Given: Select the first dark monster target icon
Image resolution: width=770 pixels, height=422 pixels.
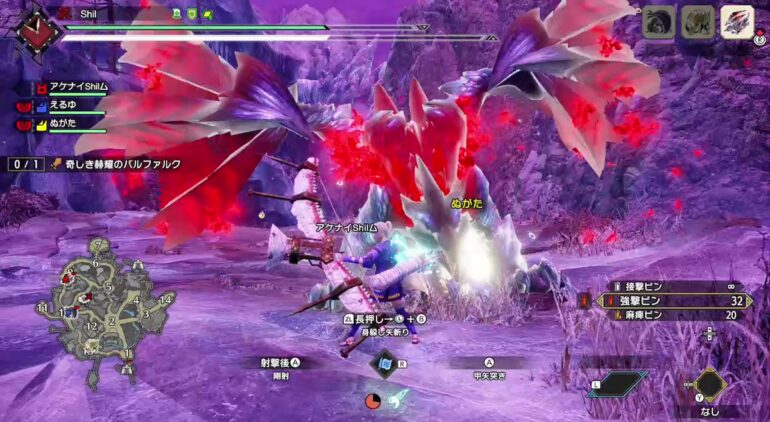Looking at the screenshot, I should pyautogui.click(x=657, y=22).
